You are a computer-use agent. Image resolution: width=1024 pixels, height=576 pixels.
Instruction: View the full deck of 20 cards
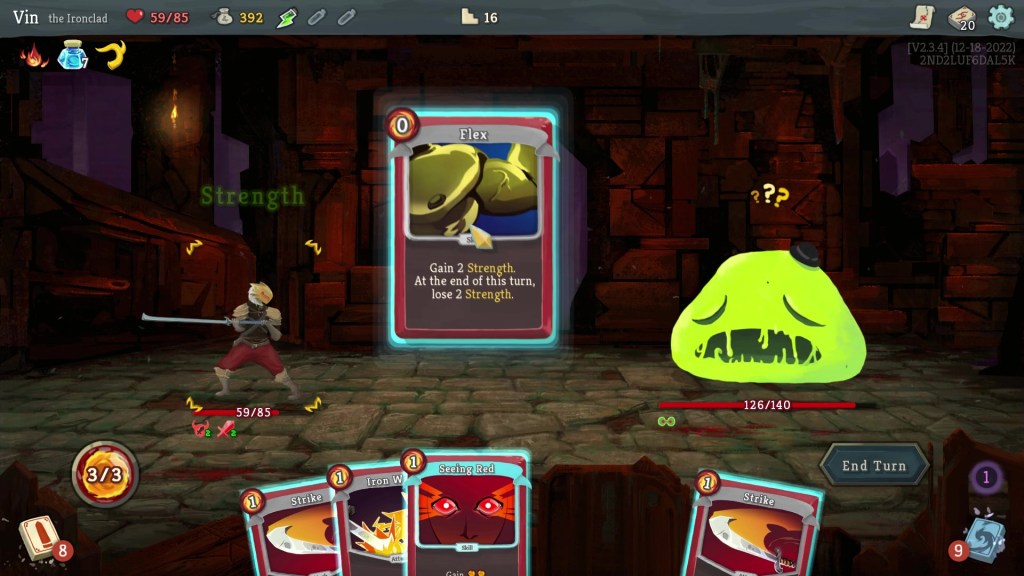tap(962, 17)
